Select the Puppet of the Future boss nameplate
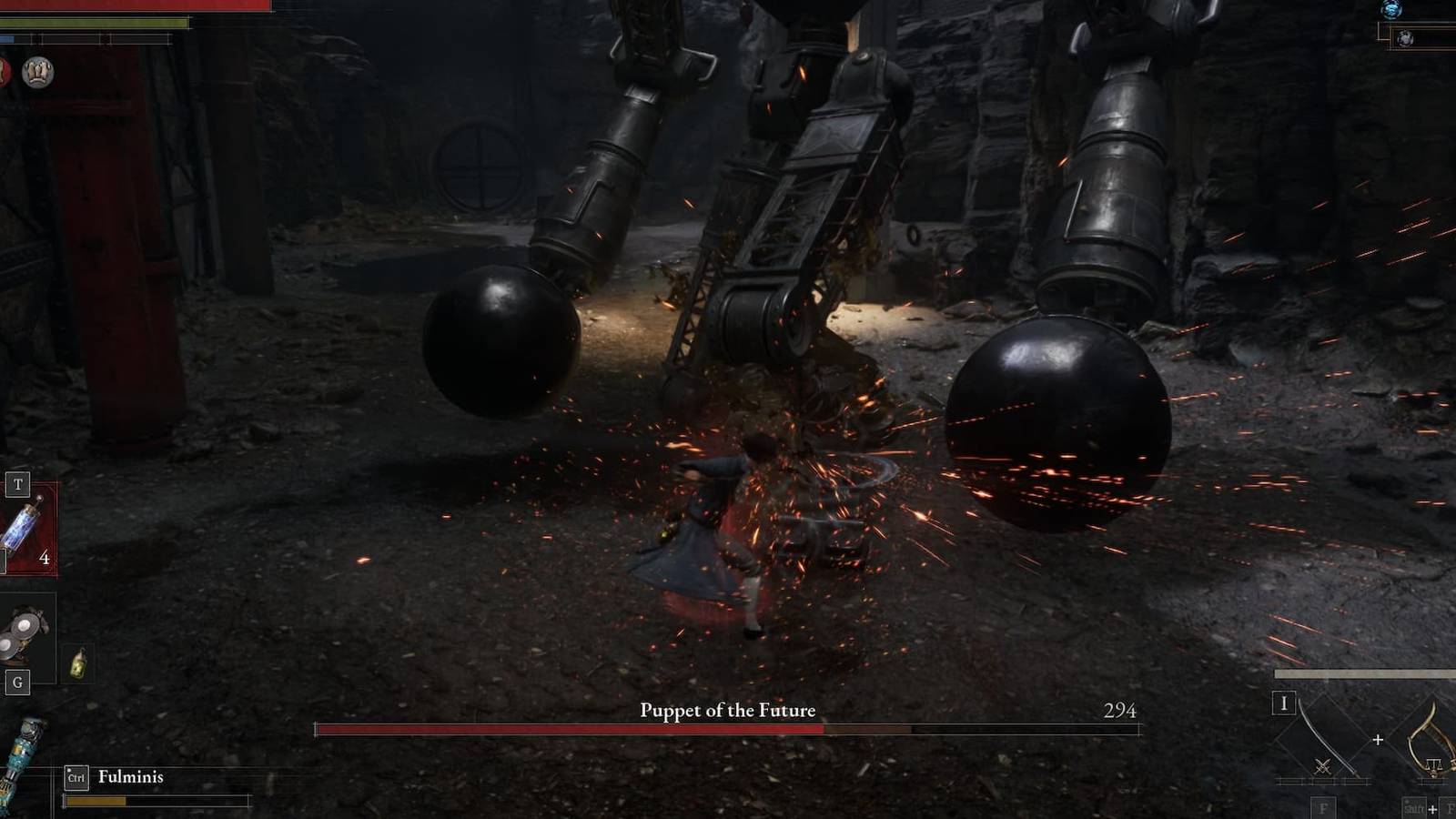This screenshot has height=819, width=1456. click(727, 710)
